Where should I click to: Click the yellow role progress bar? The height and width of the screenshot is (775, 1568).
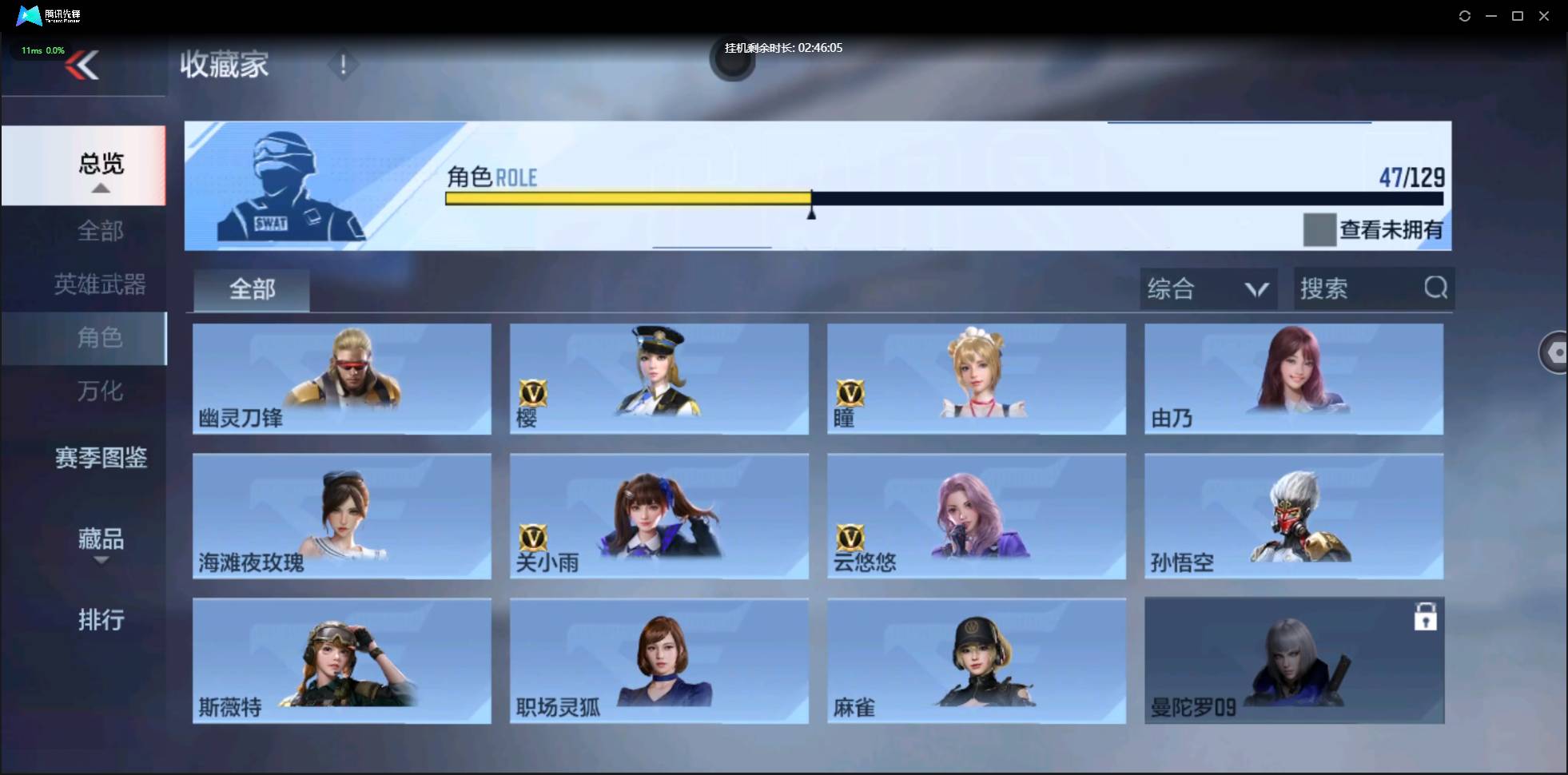[627, 198]
